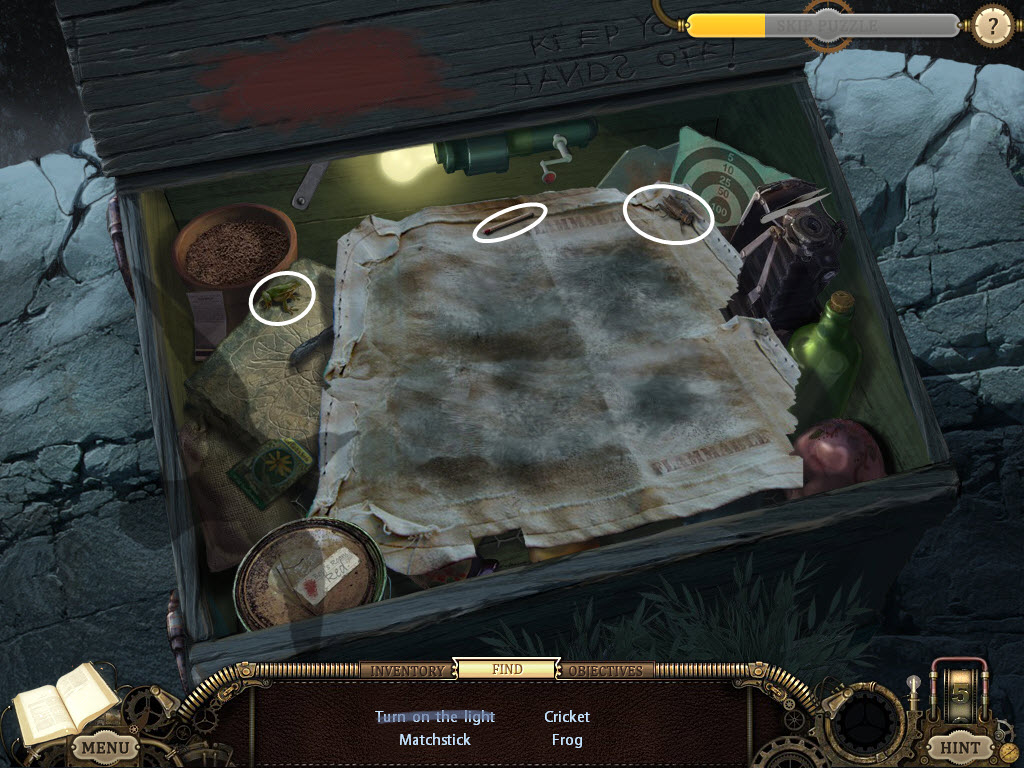This screenshot has height=768, width=1024.
Task: Open the question mark help button
Action: [x=992, y=25]
